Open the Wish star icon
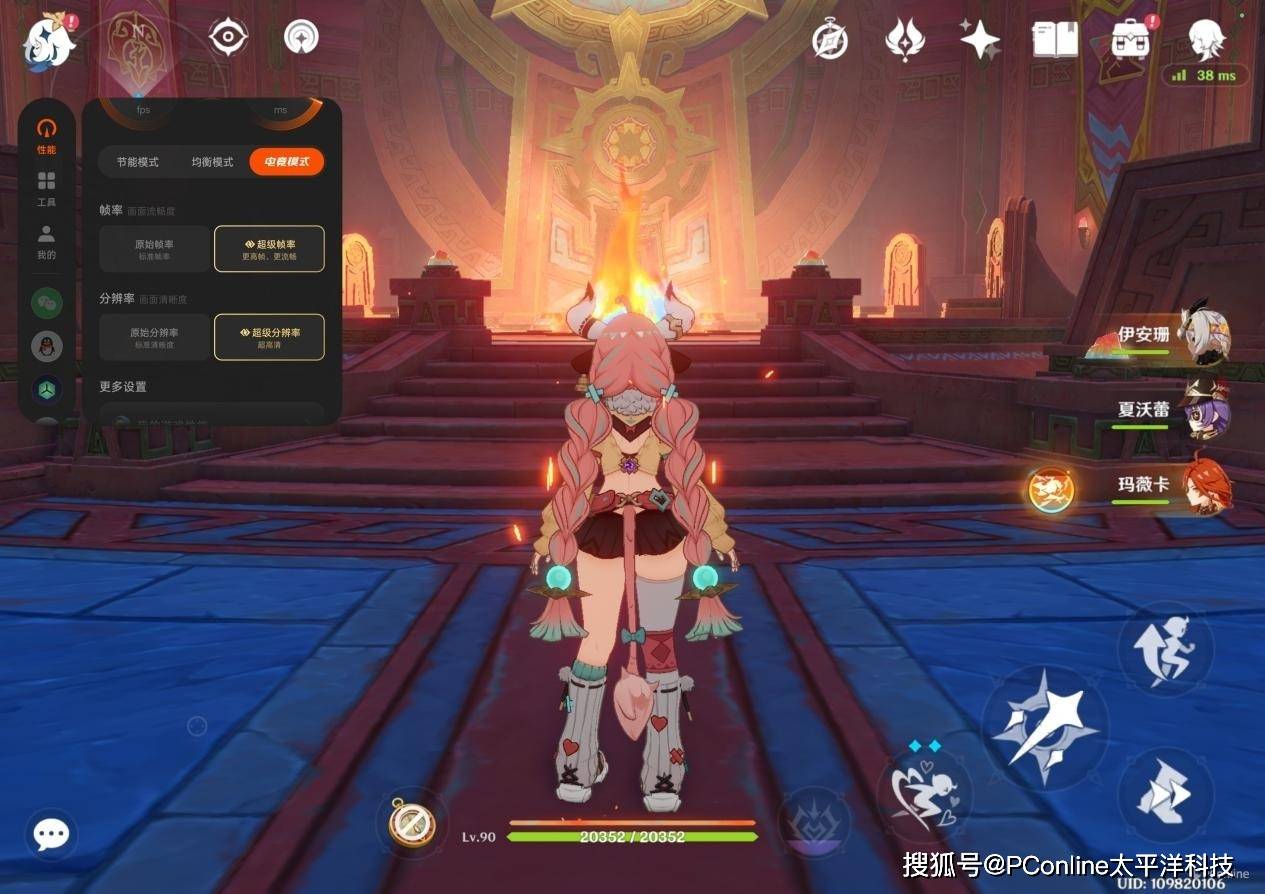This screenshot has width=1265, height=894. tap(979, 40)
